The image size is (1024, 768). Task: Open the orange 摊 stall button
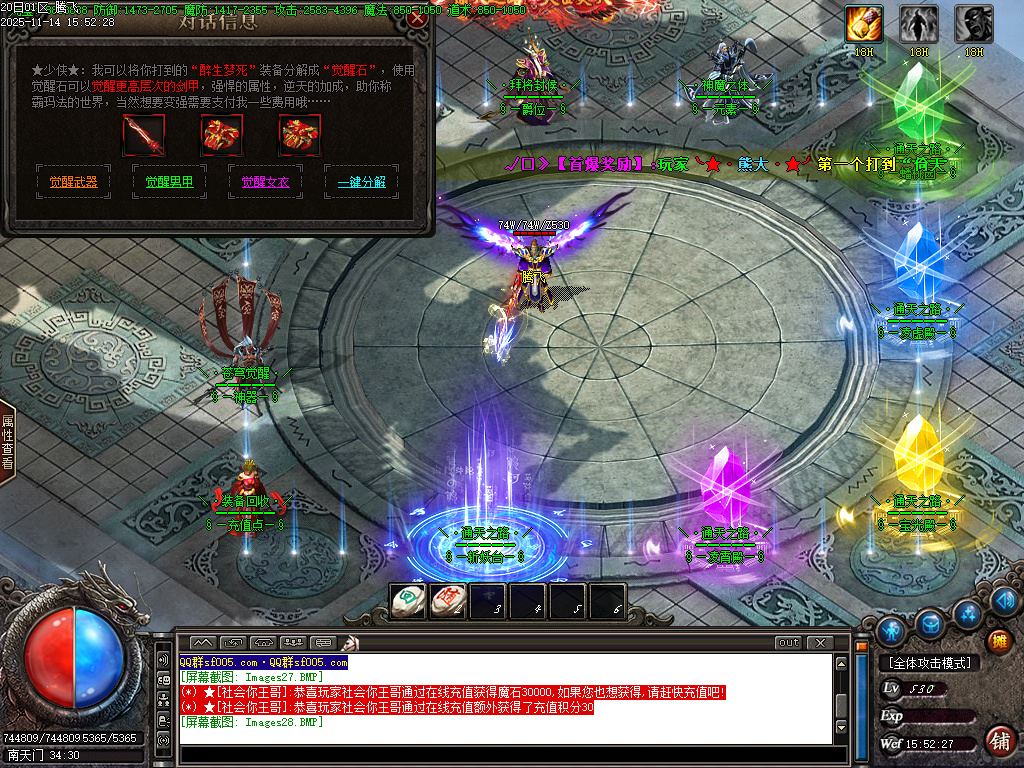pos(998,640)
